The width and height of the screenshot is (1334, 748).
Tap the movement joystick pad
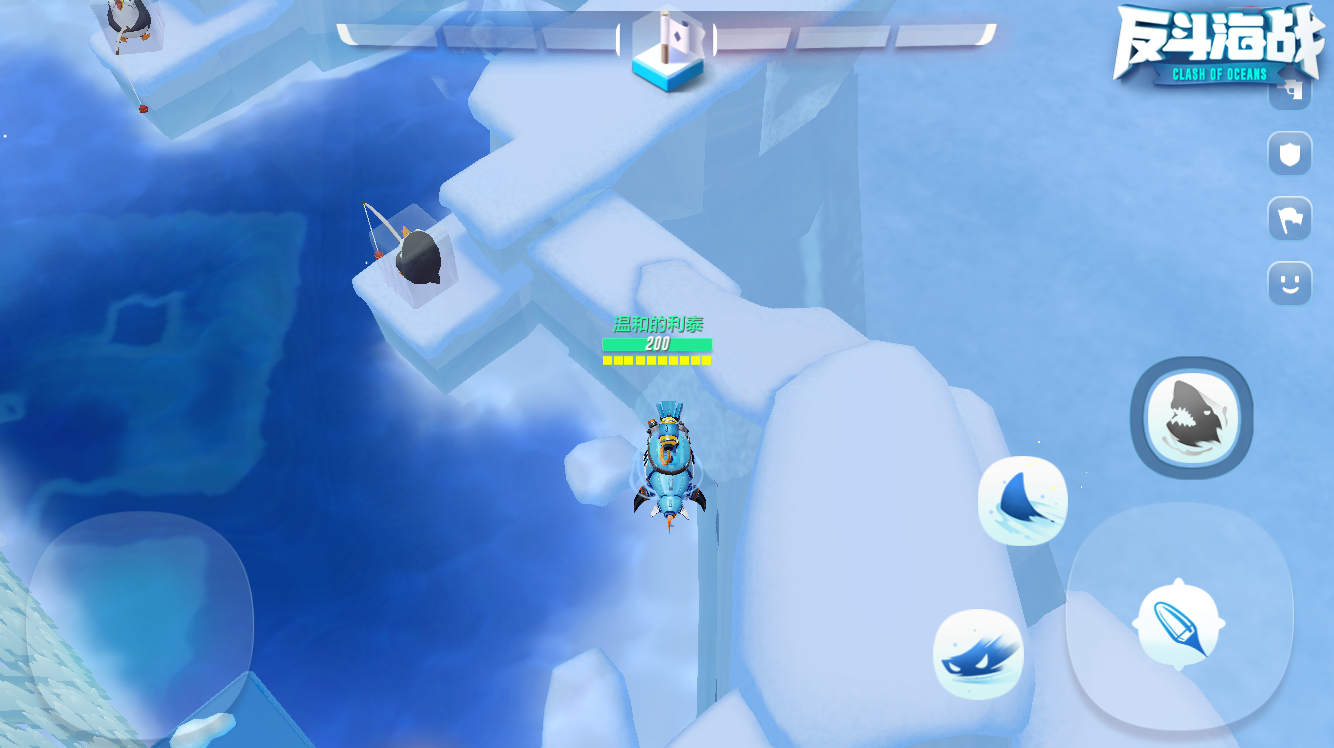(140, 626)
